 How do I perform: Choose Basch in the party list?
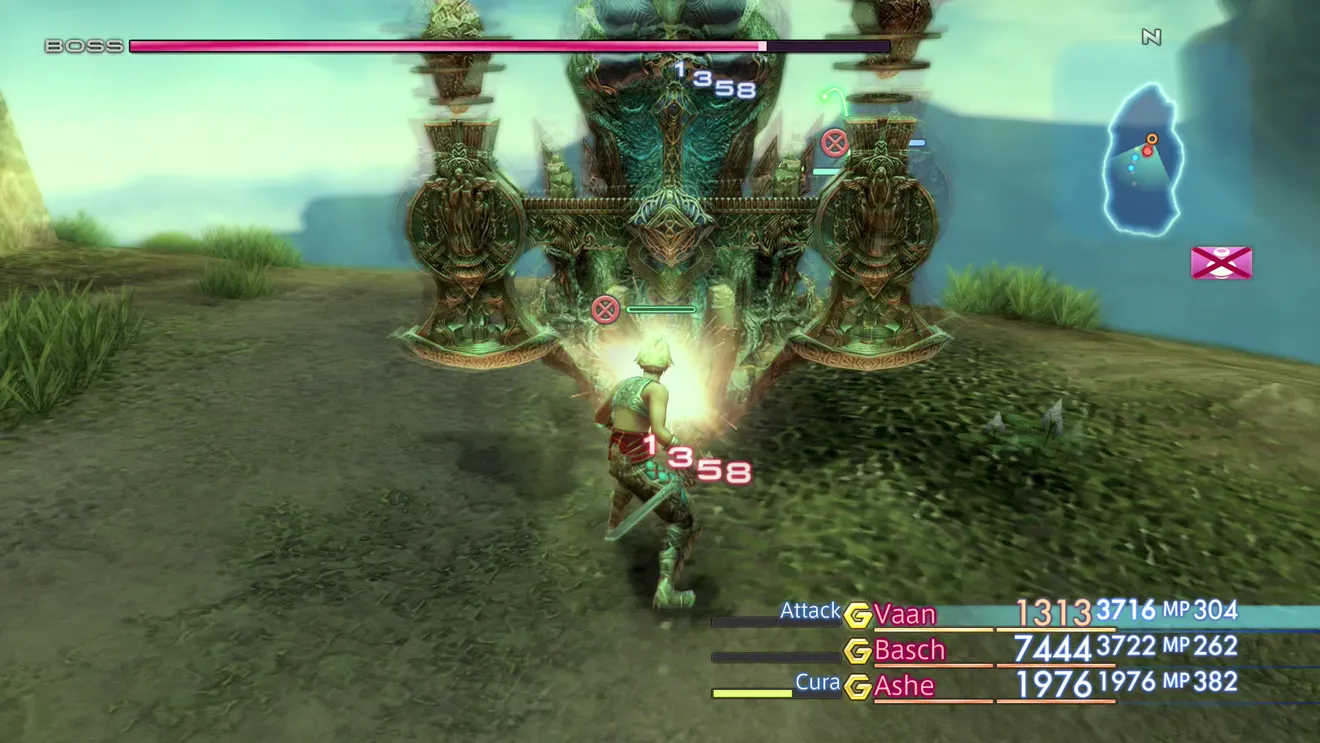click(909, 650)
